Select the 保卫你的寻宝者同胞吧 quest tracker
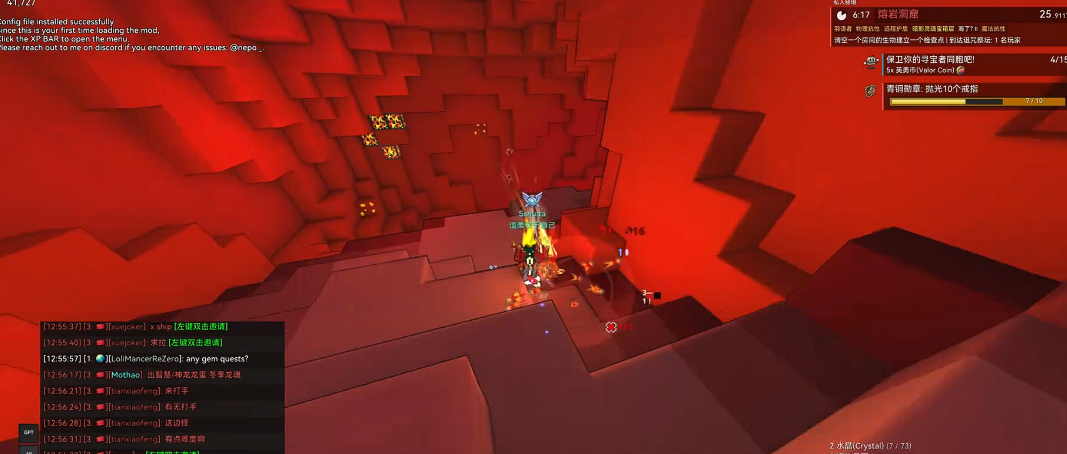Viewport: 1067px width, 454px height. click(930, 60)
